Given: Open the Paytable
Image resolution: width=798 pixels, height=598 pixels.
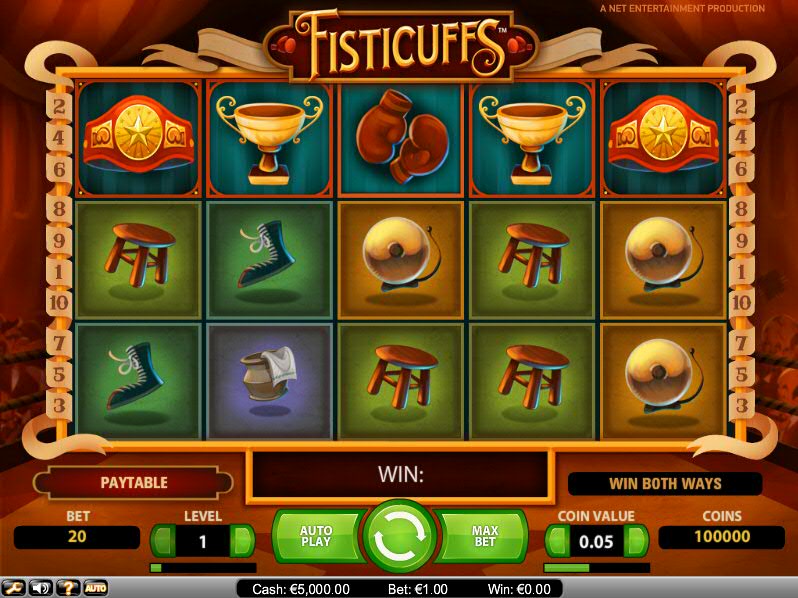Looking at the screenshot, I should tap(133, 483).
